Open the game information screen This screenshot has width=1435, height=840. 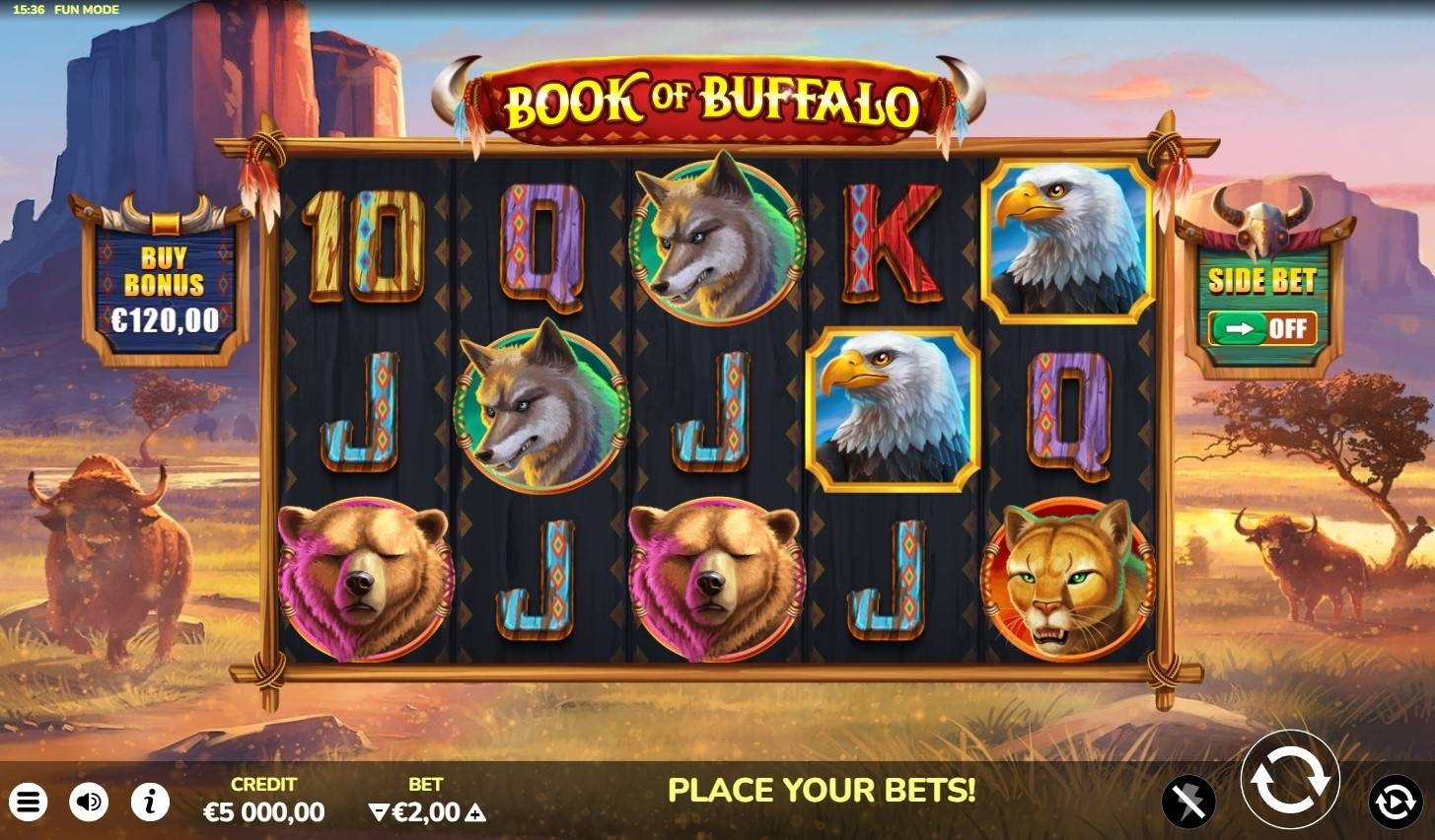coord(150,802)
